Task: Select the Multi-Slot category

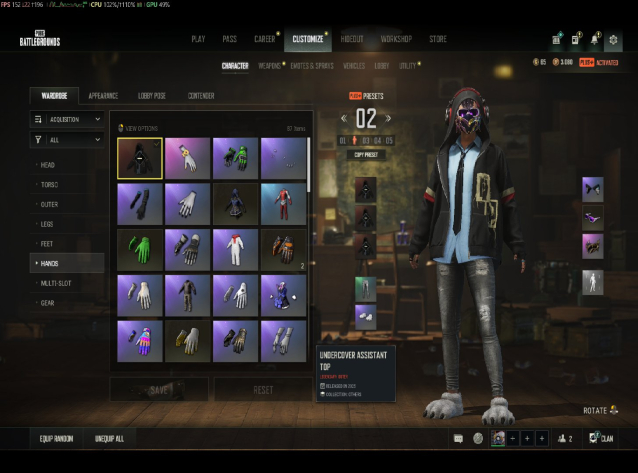Action: 54,283
